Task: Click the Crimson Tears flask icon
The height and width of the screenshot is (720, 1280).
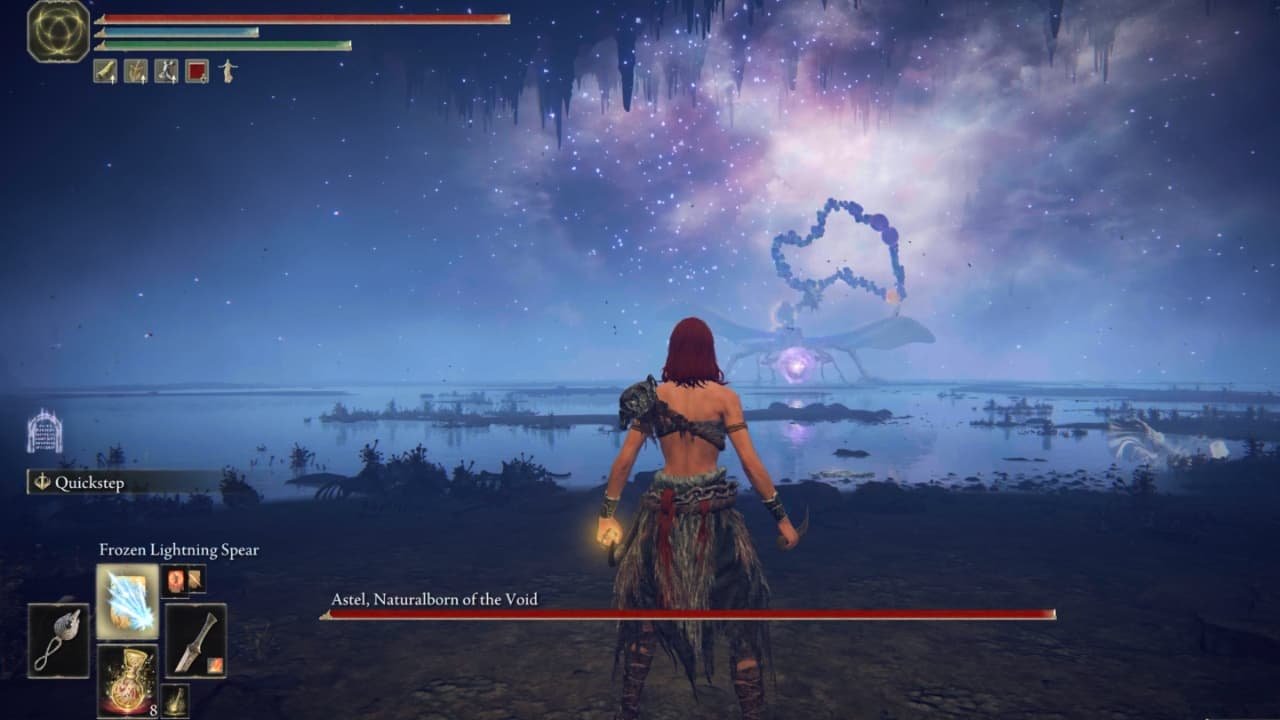Action: coord(128,680)
